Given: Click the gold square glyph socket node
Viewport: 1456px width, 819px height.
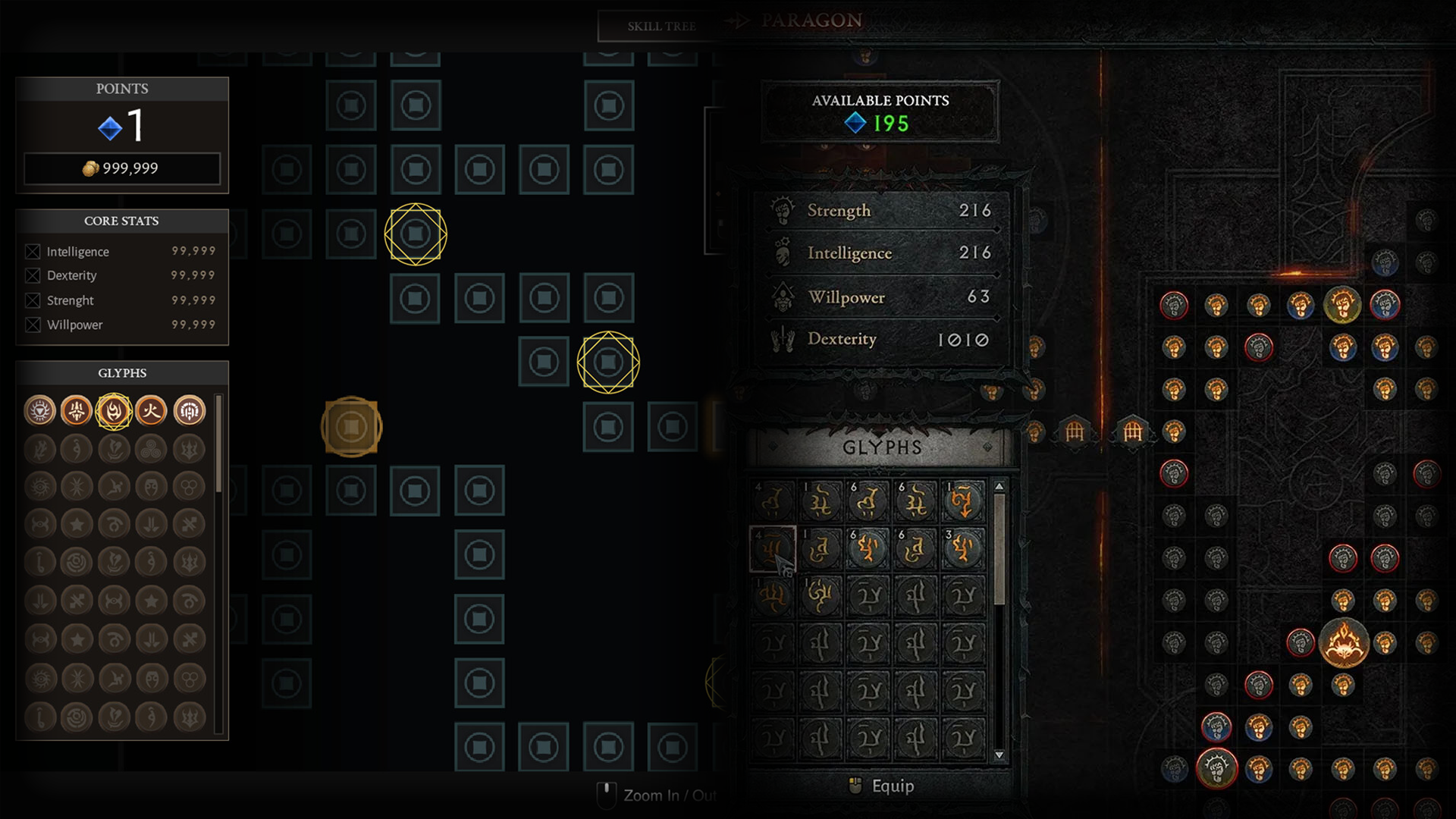Looking at the screenshot, I should click(x=351, y=427).
